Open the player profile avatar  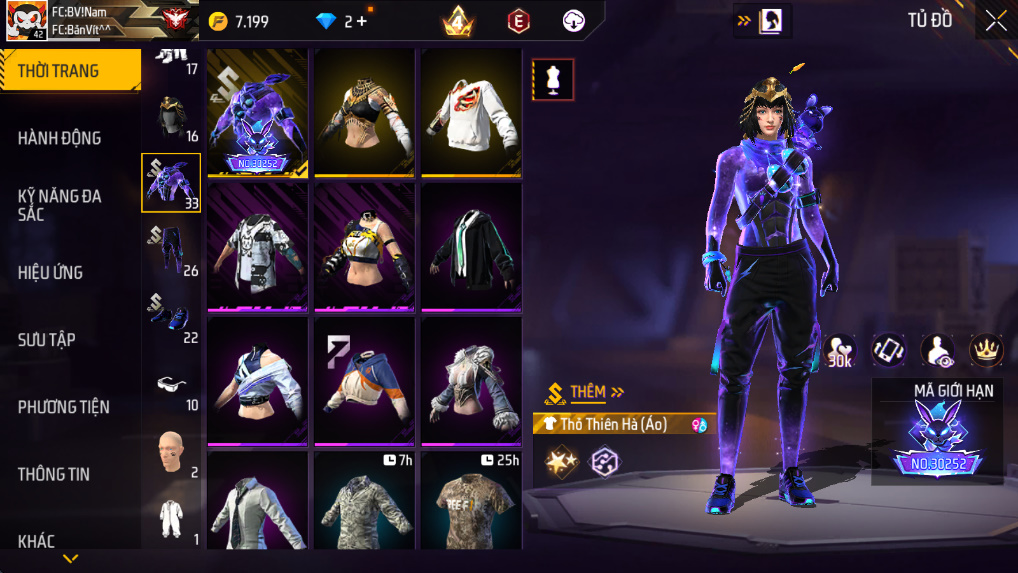click(x=25, y=20)
